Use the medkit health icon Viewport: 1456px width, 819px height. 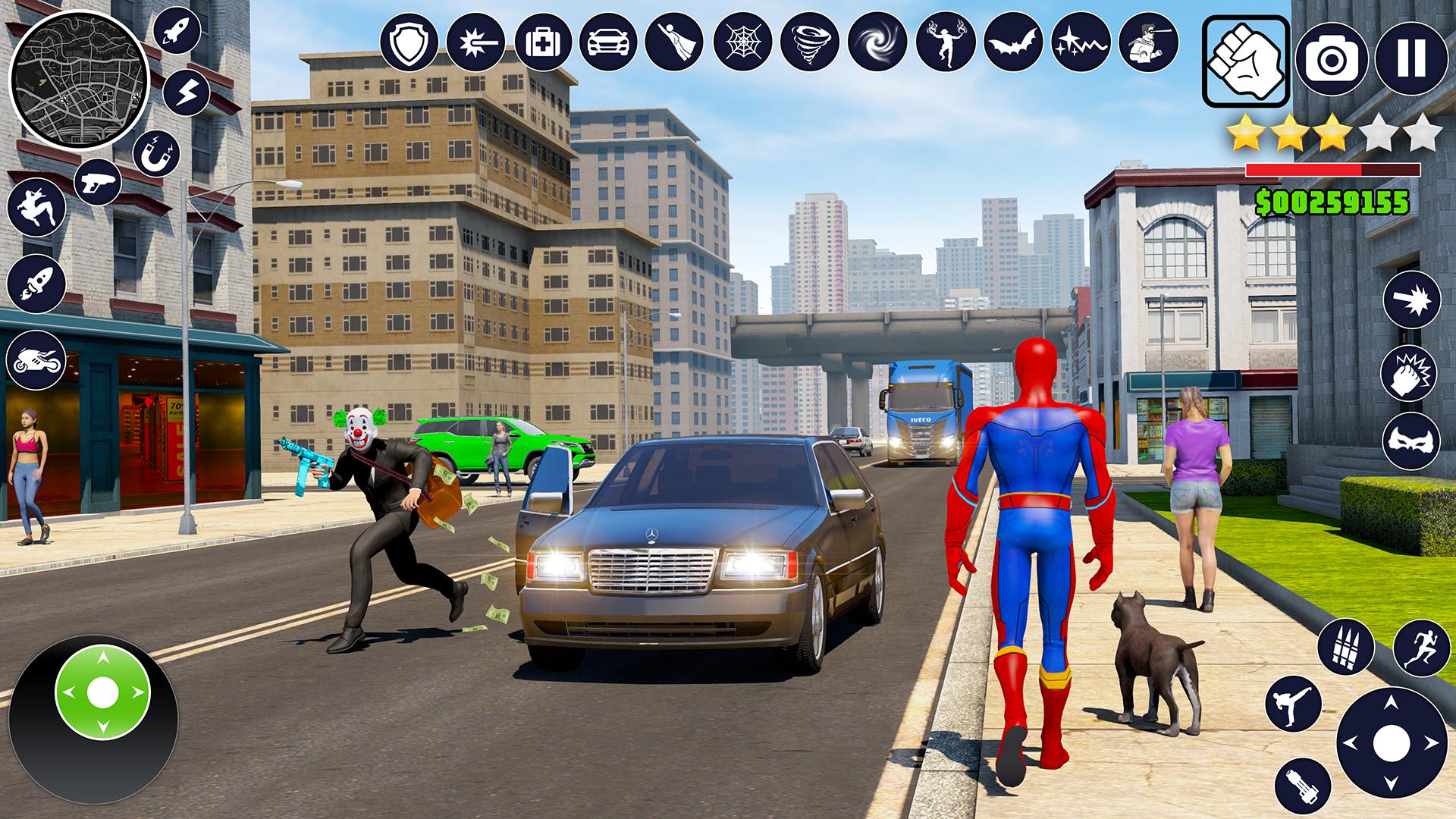543,41
